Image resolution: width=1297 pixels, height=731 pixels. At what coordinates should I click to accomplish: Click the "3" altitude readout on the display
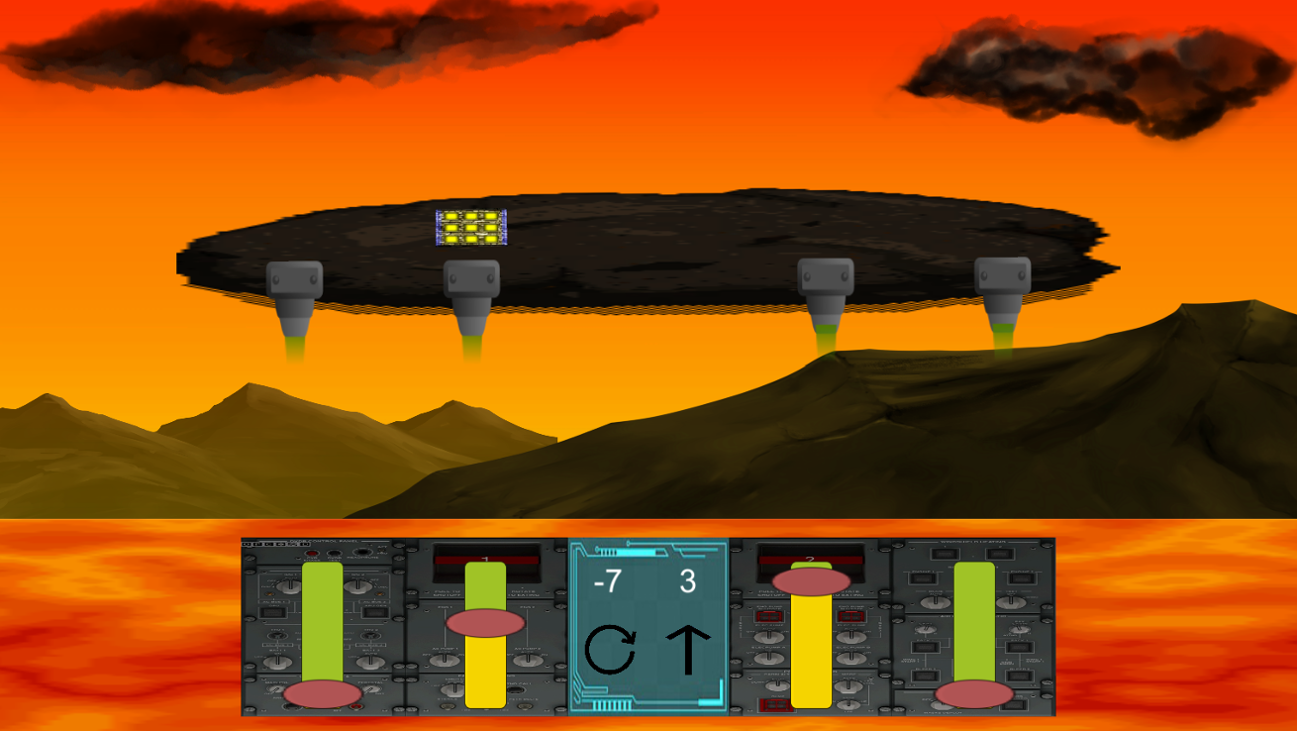coord(687,582)
